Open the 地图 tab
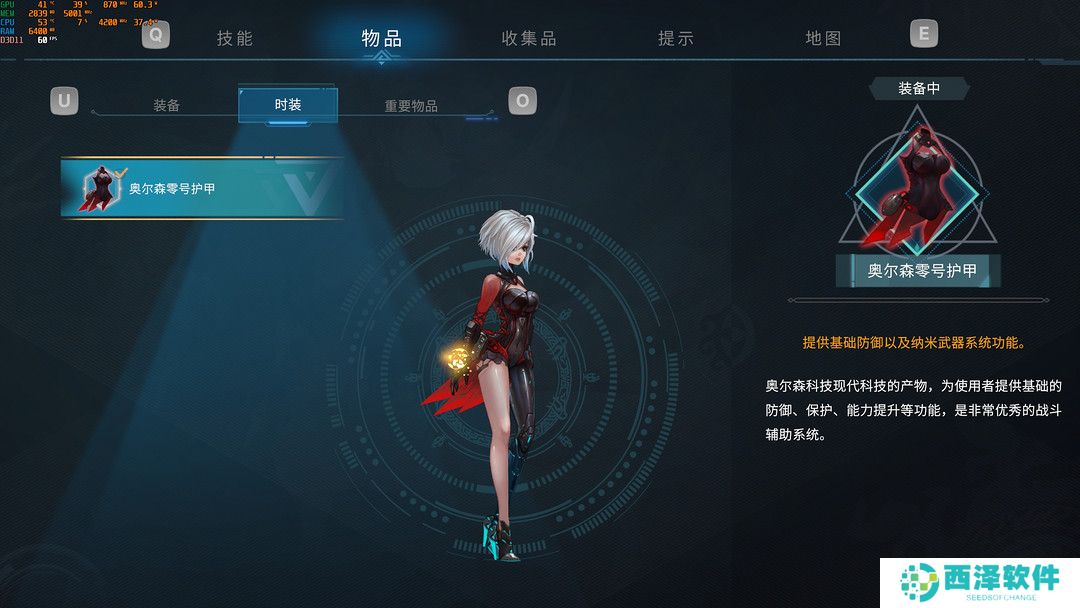Viewport: 1080px width, 608px height. click(x=823, y=39)
